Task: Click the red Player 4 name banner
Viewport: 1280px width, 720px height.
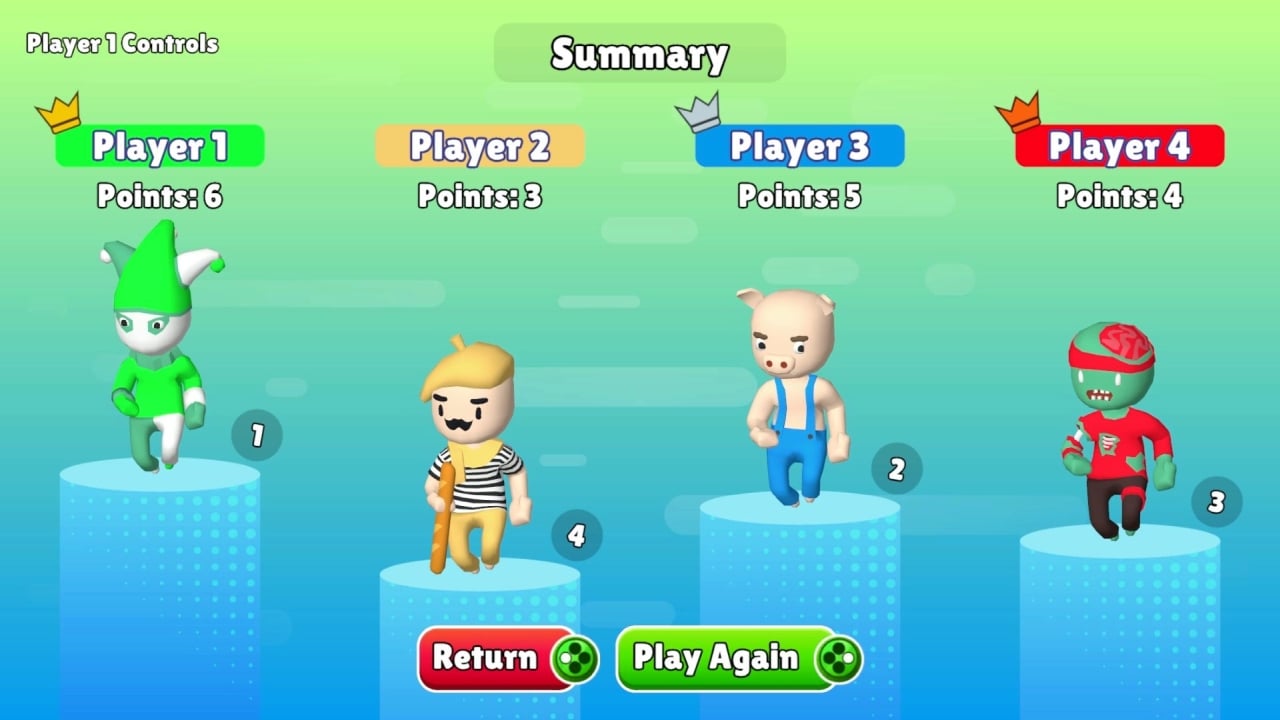Action: pyautogui.click(x=1119, y=146)
